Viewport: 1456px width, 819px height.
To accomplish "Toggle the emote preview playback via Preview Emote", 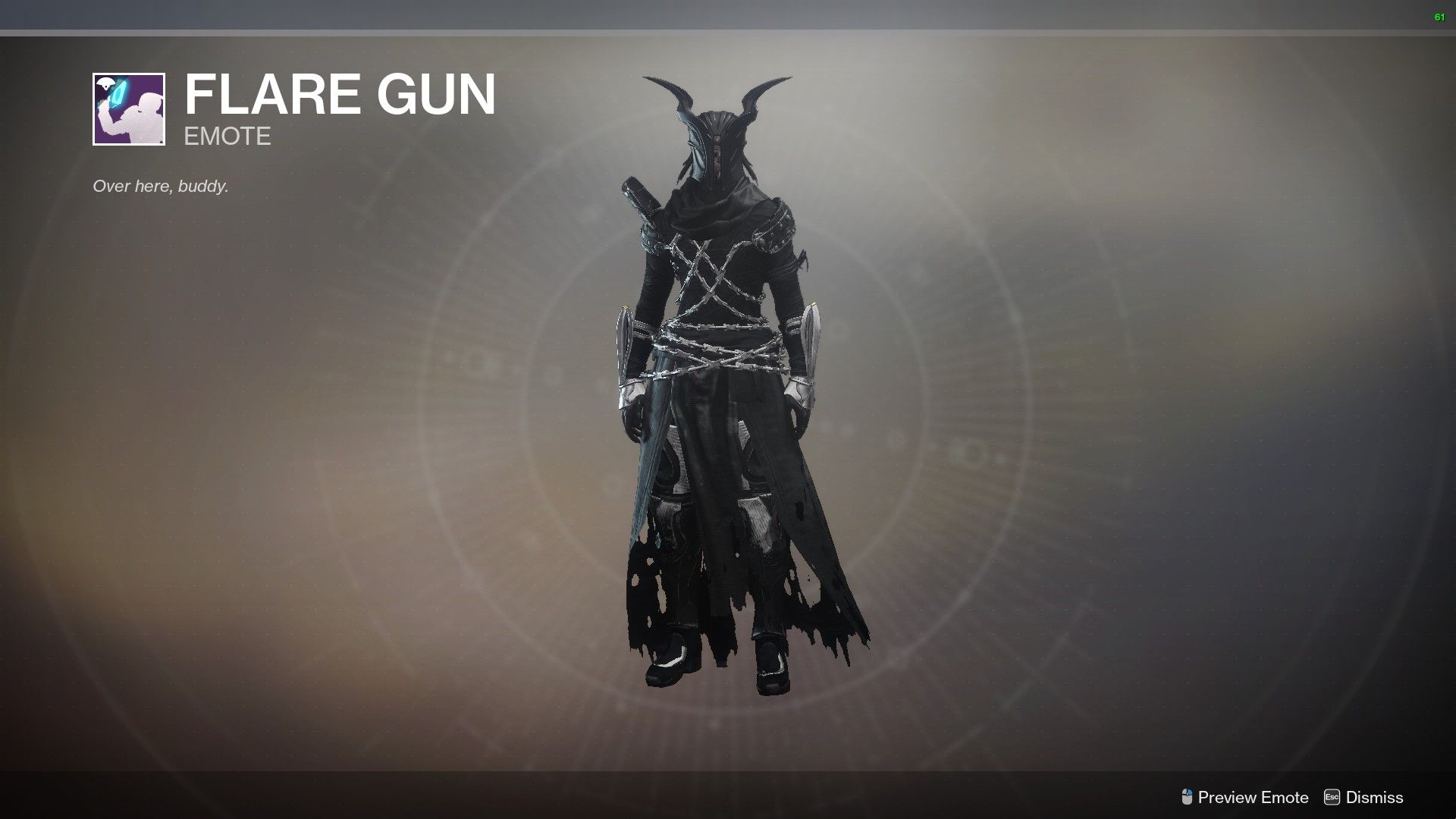I will tap(1251, 798).
